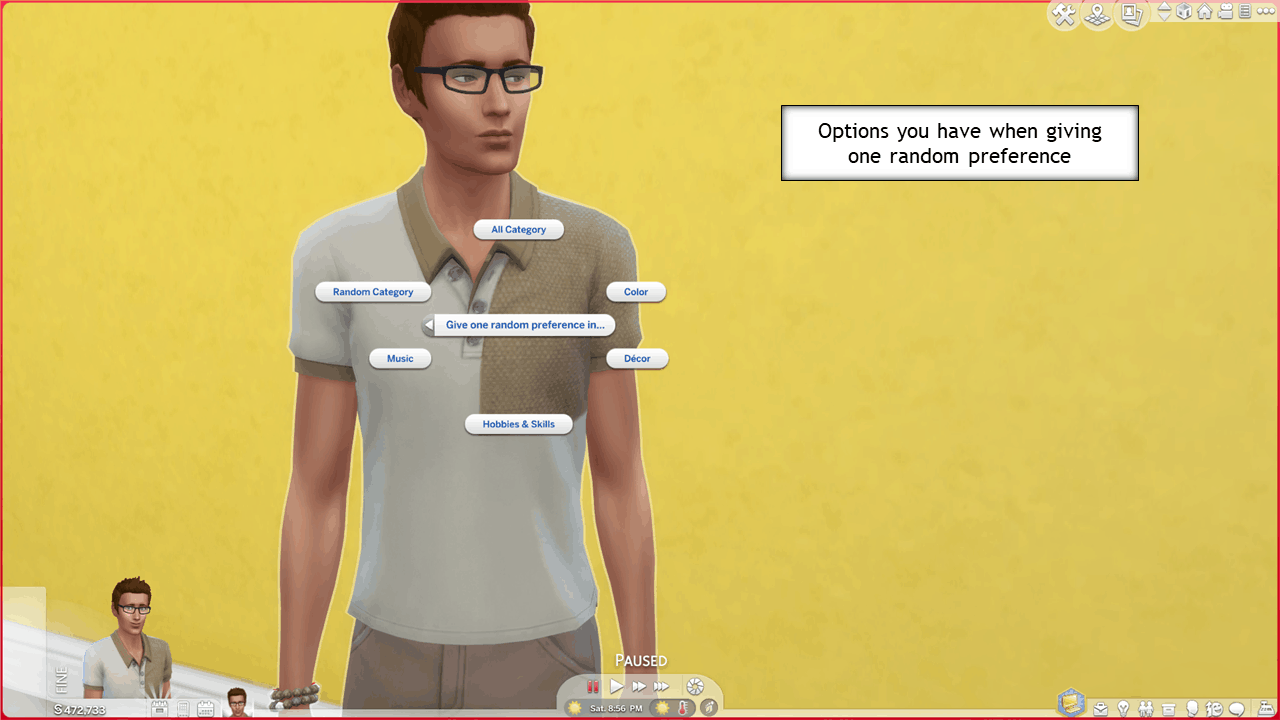Choose the All Category option

[x=518, y=230]
